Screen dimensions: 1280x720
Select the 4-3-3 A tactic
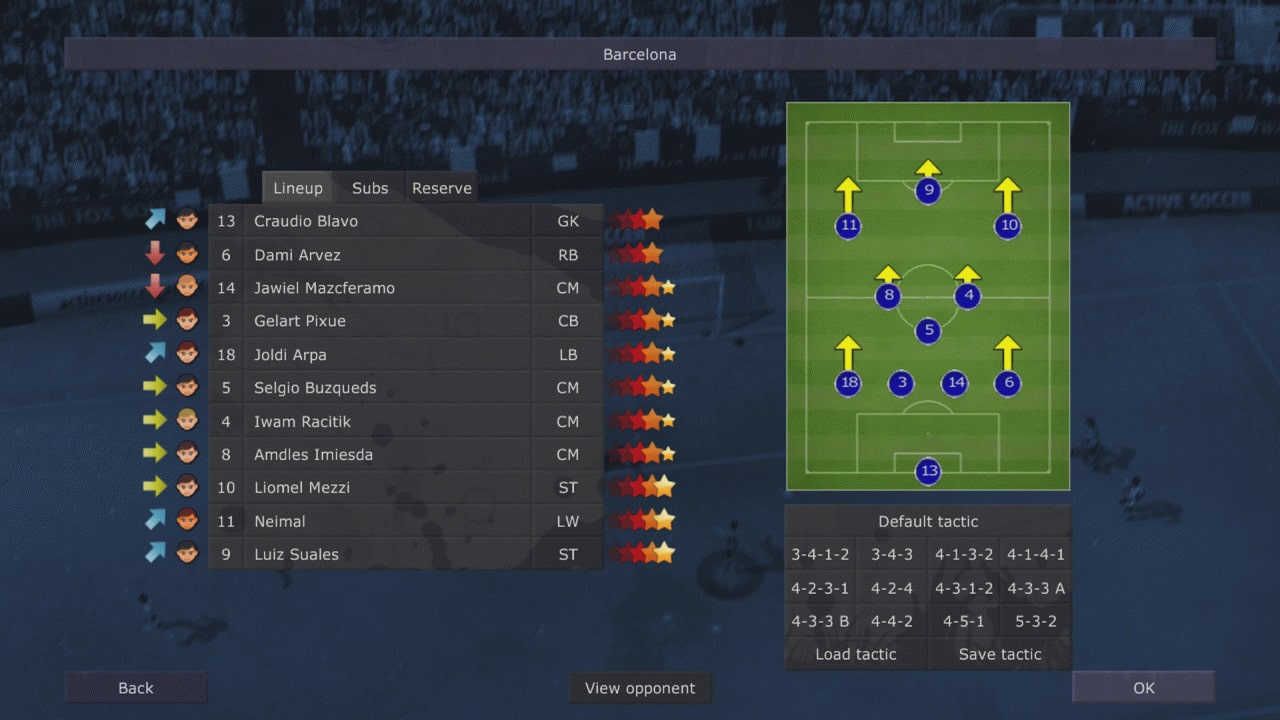tap(1035, 588)
